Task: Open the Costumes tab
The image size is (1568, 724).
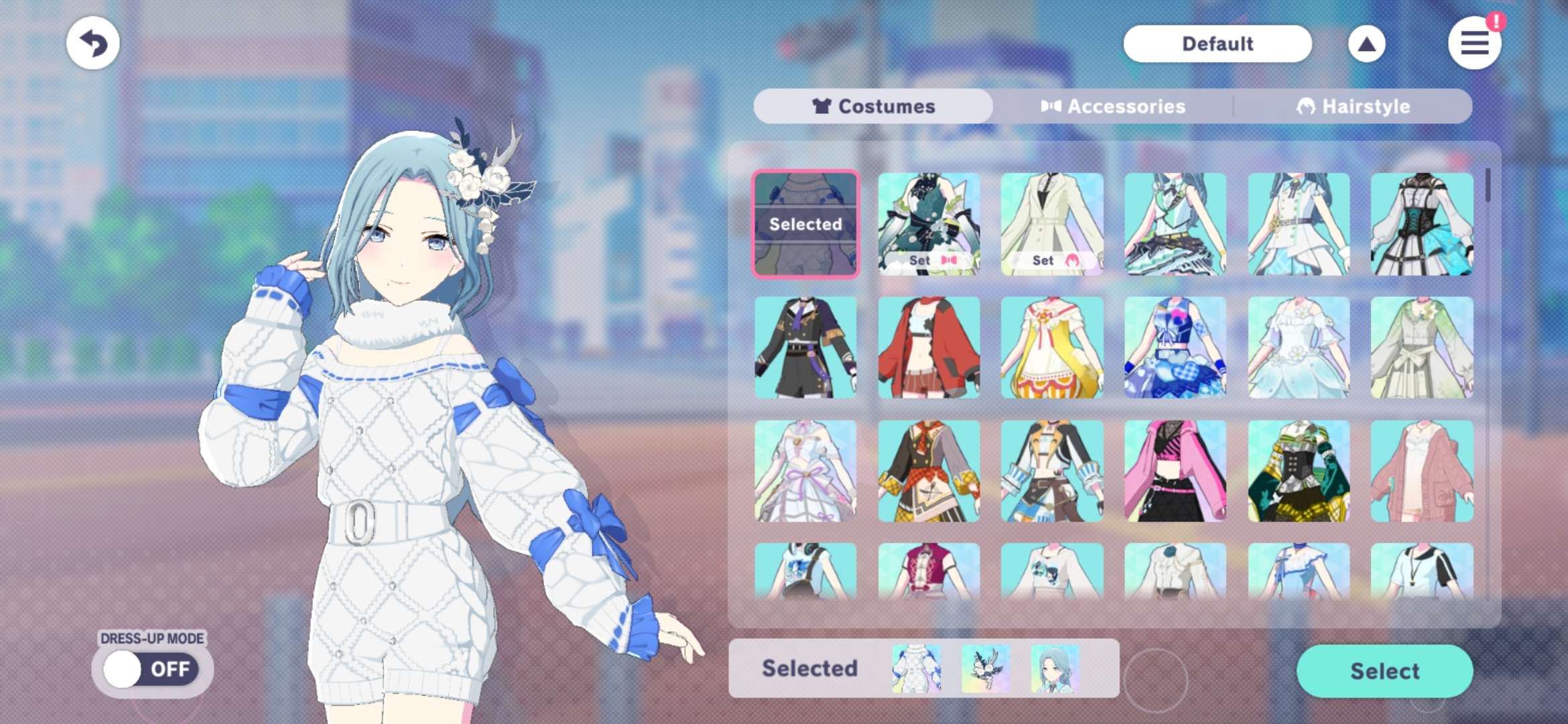Action: pos(873,107)
